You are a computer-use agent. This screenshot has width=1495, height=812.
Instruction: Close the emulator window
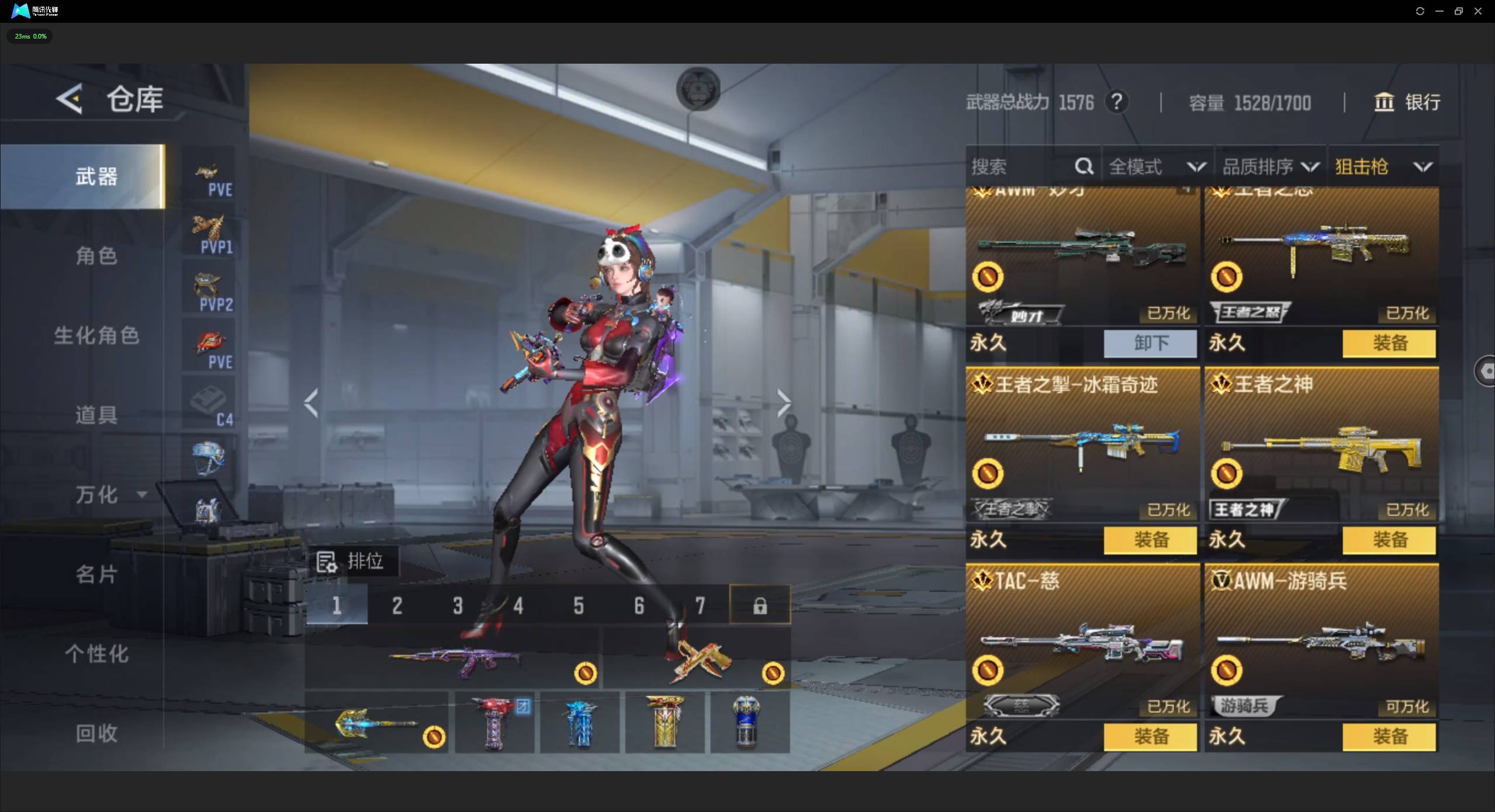coord(1478,11)
